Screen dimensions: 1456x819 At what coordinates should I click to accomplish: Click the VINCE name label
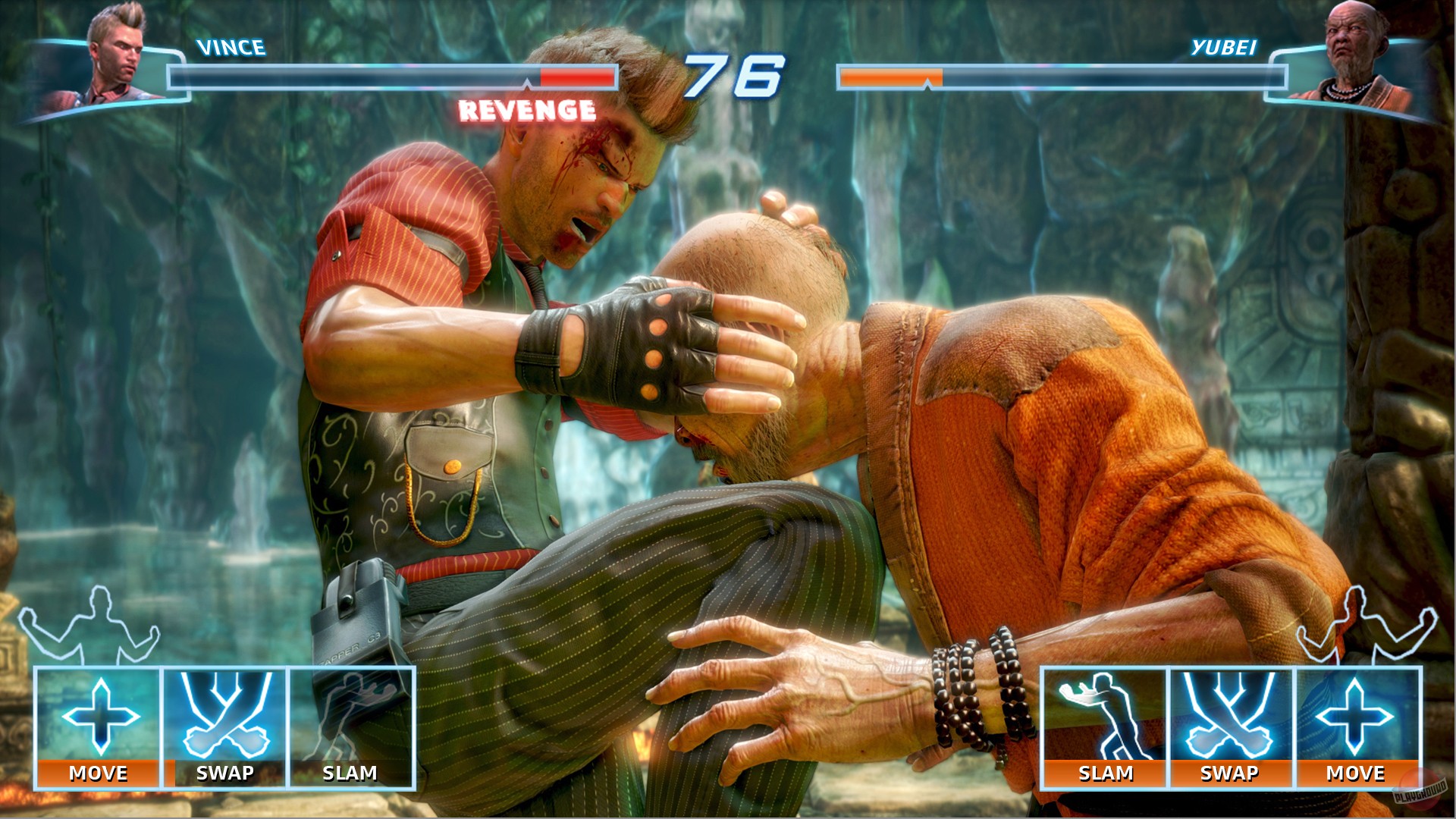230,49
